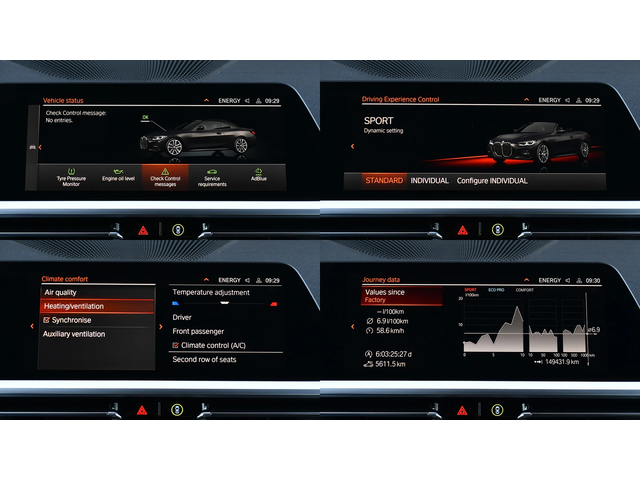Toggle the Synchronise checkbox
The image size is (640, 480).
(x=47, y=320)
